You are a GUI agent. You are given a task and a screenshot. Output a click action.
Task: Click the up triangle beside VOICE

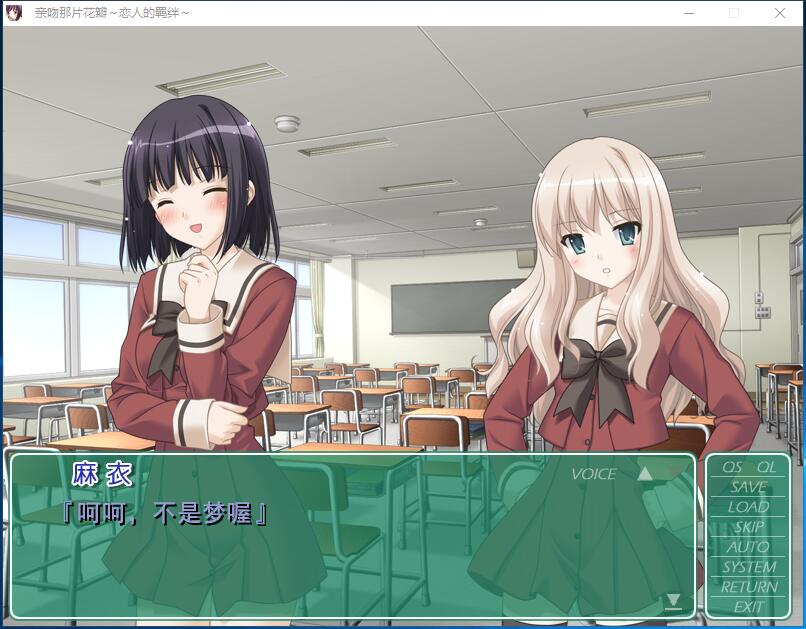645,474
